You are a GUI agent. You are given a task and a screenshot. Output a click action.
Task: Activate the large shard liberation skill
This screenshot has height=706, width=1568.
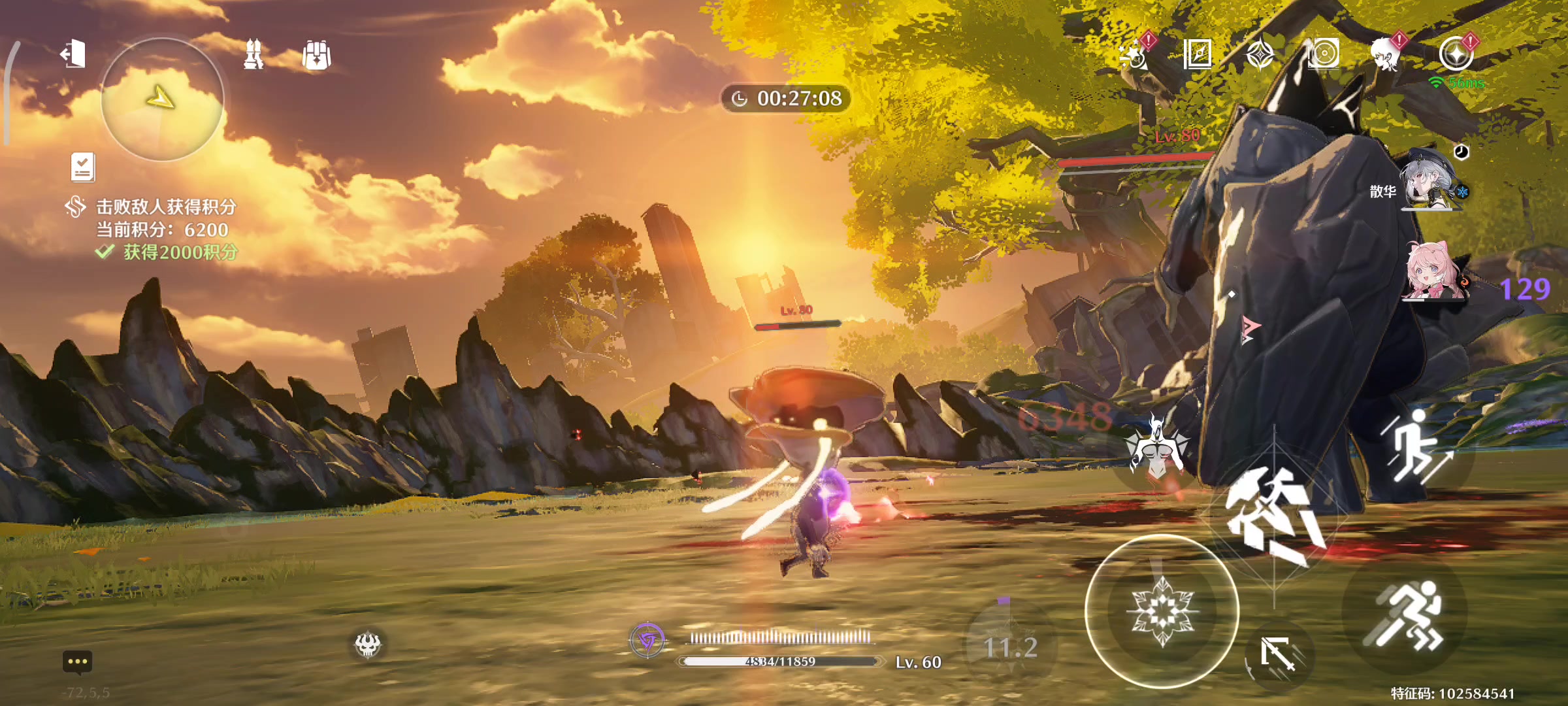pyautogui.click(x=1274, y=516)
